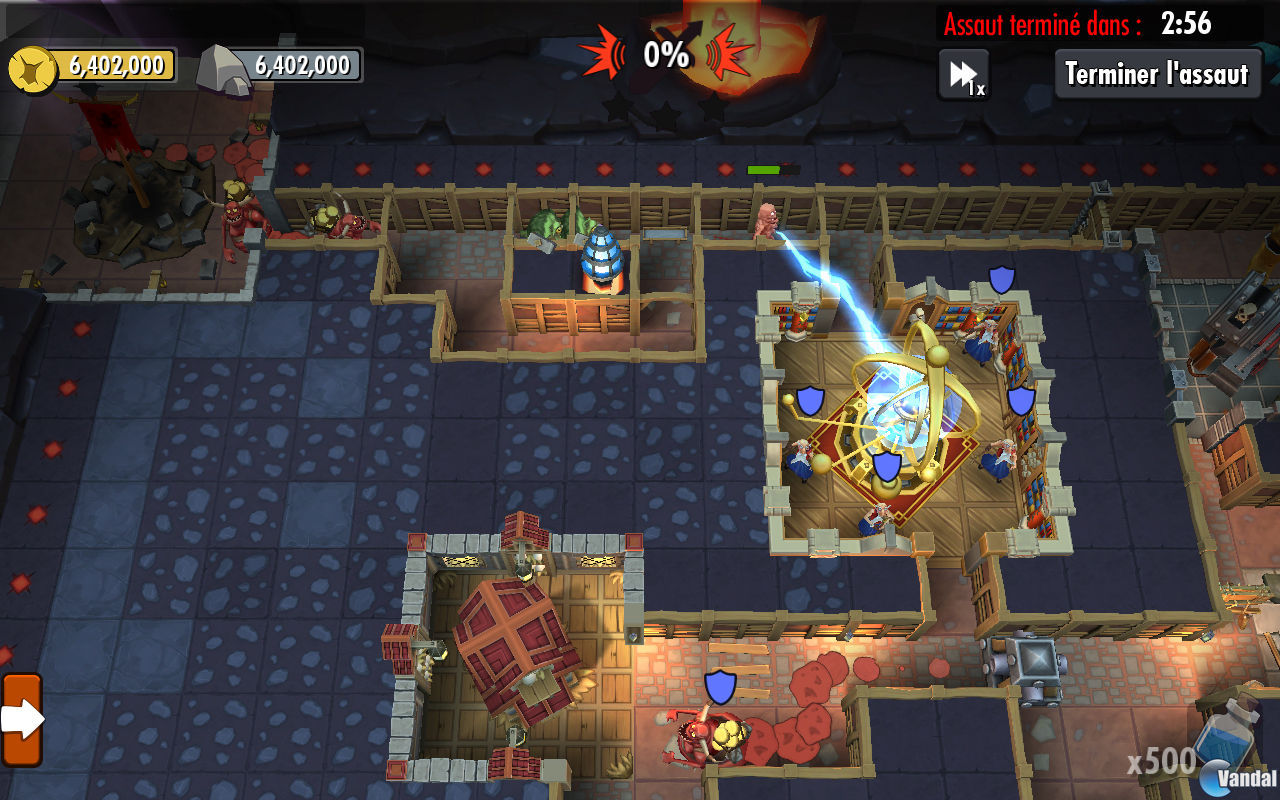Click the fast-forward arrows icon
Image resolution: width=1280 pixels, height=800 pixels.
click(x=963, y=72)
